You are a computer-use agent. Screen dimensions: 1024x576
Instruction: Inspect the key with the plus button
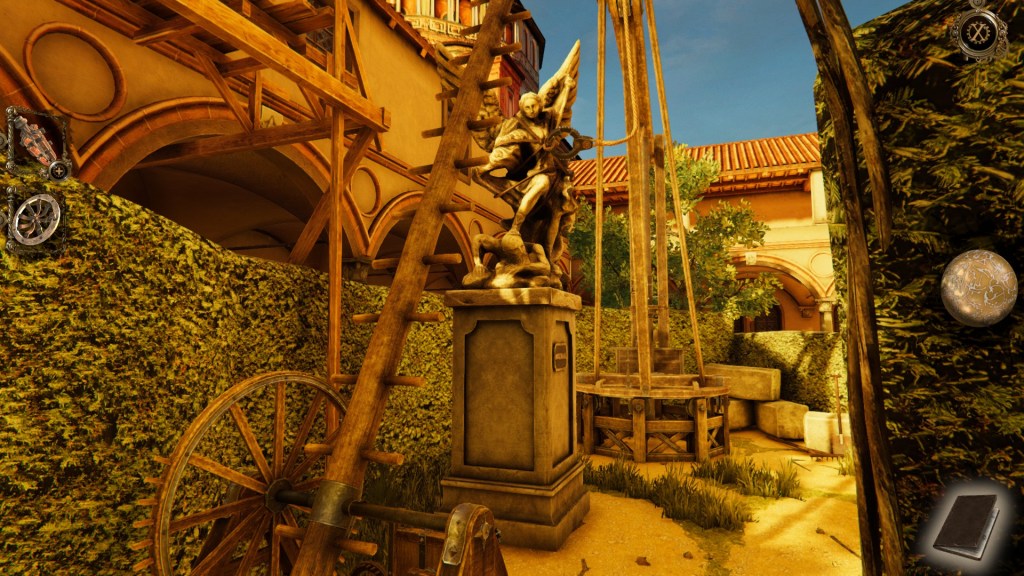[60, 170]
